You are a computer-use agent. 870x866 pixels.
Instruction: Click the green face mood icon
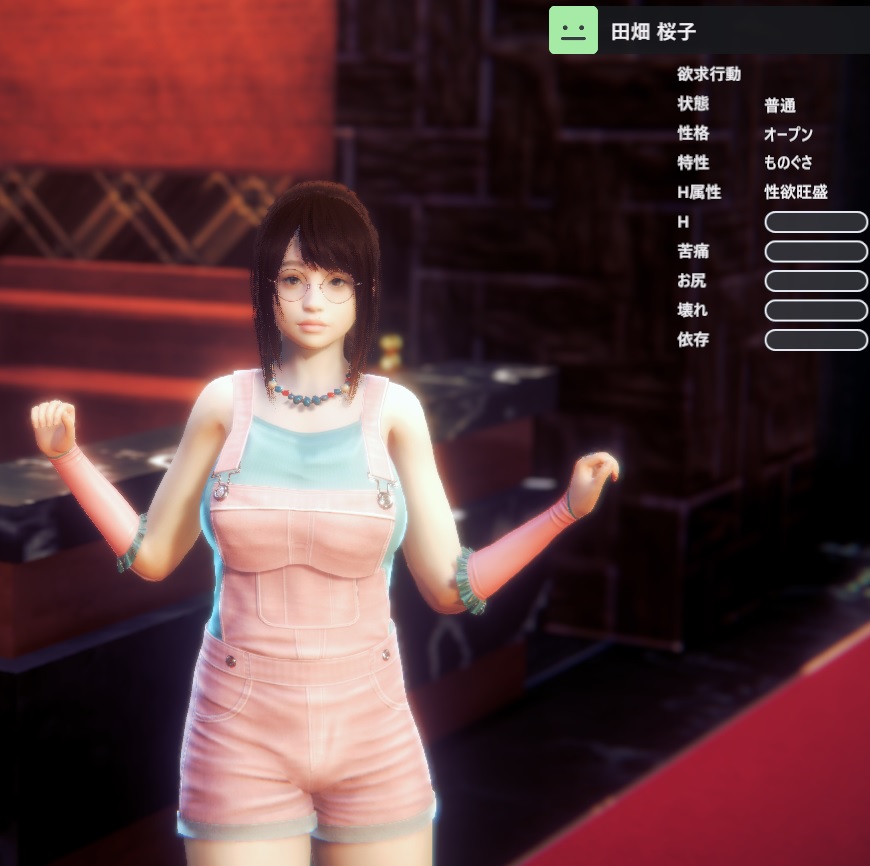pyautogui.click(x=573, y=30)
